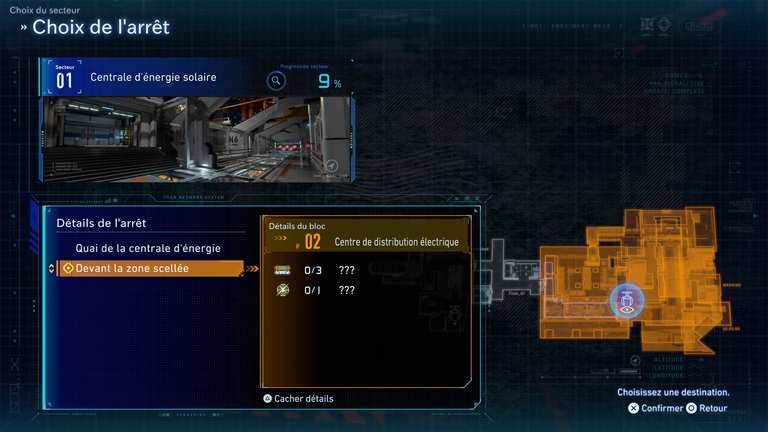This screenshot has height=432, width=768.
Task: Hide details with Cacher détails
Action: click(298, 398)
